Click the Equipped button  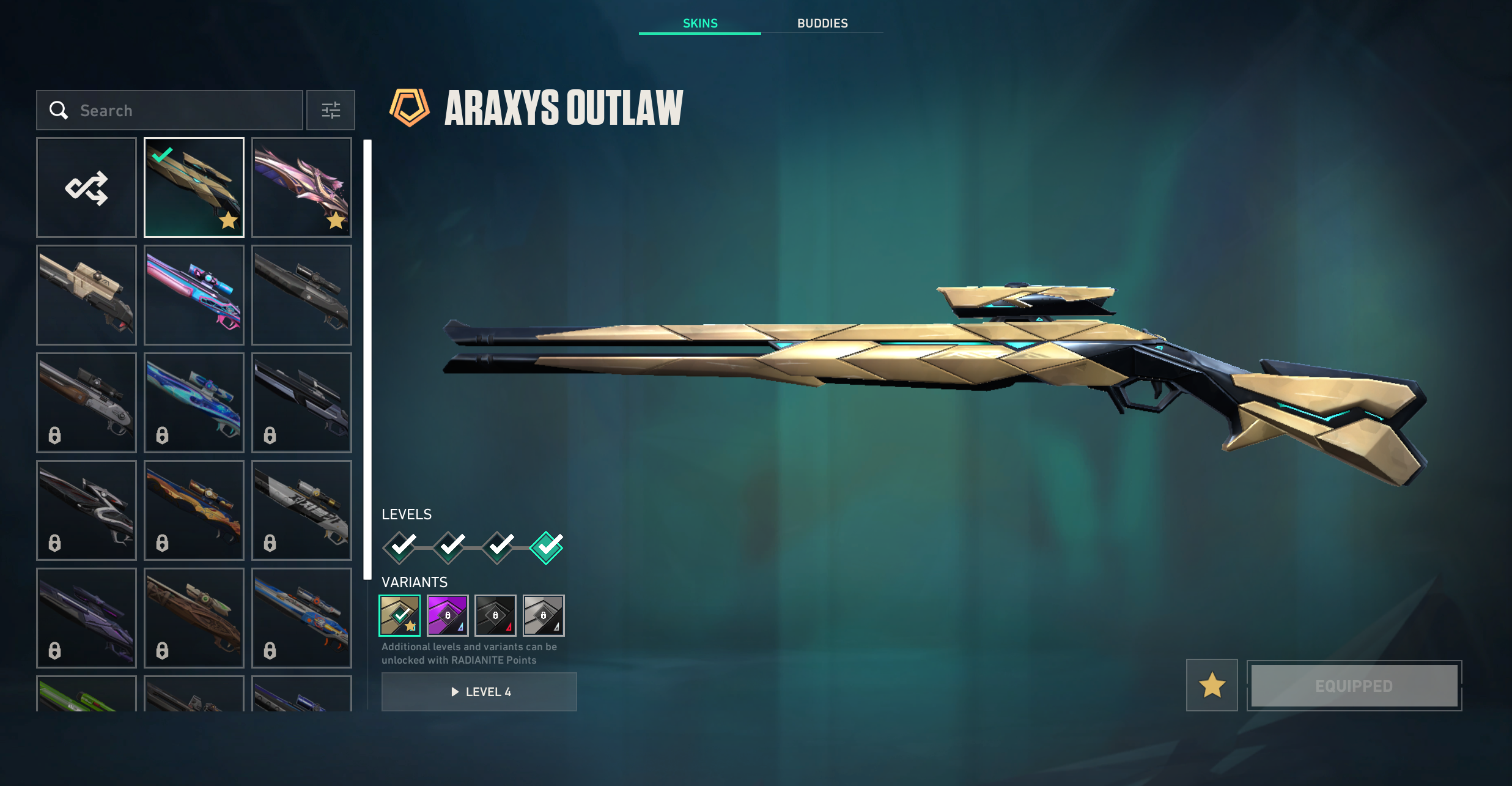click(x=1354, y=686)
